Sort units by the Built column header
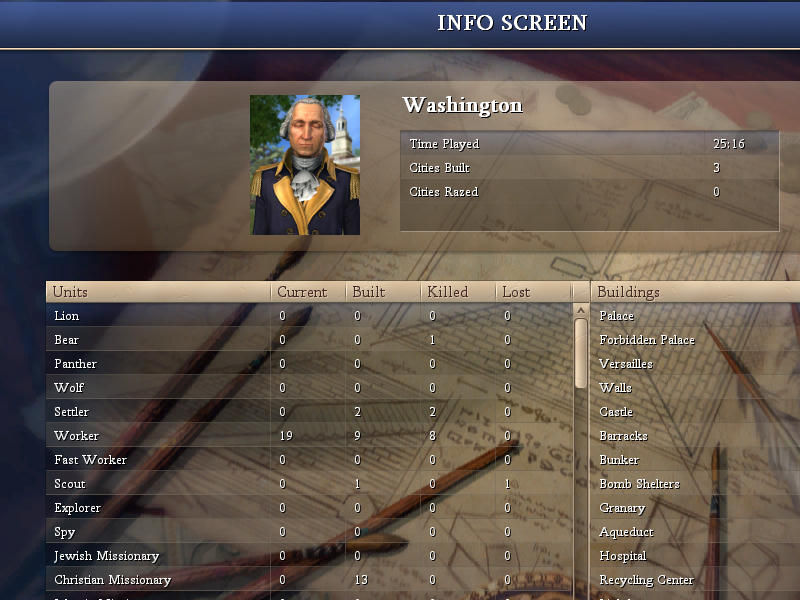Screen dimensions: 800x600 click(383, 292)
